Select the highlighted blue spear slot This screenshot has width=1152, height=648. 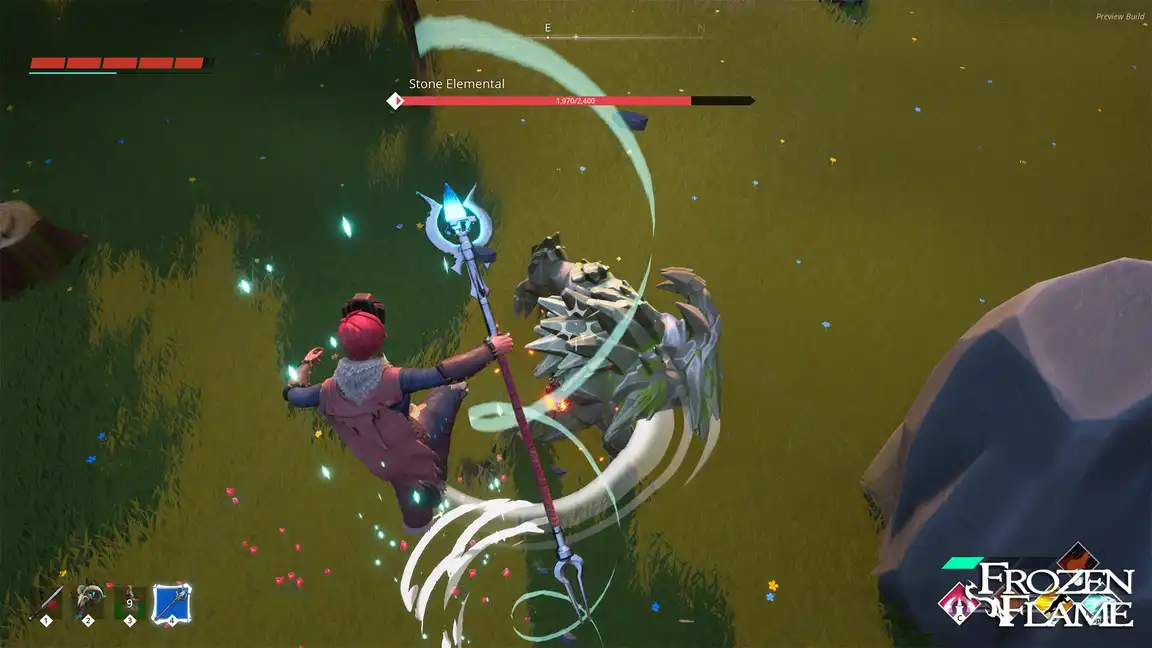[172, 603]
